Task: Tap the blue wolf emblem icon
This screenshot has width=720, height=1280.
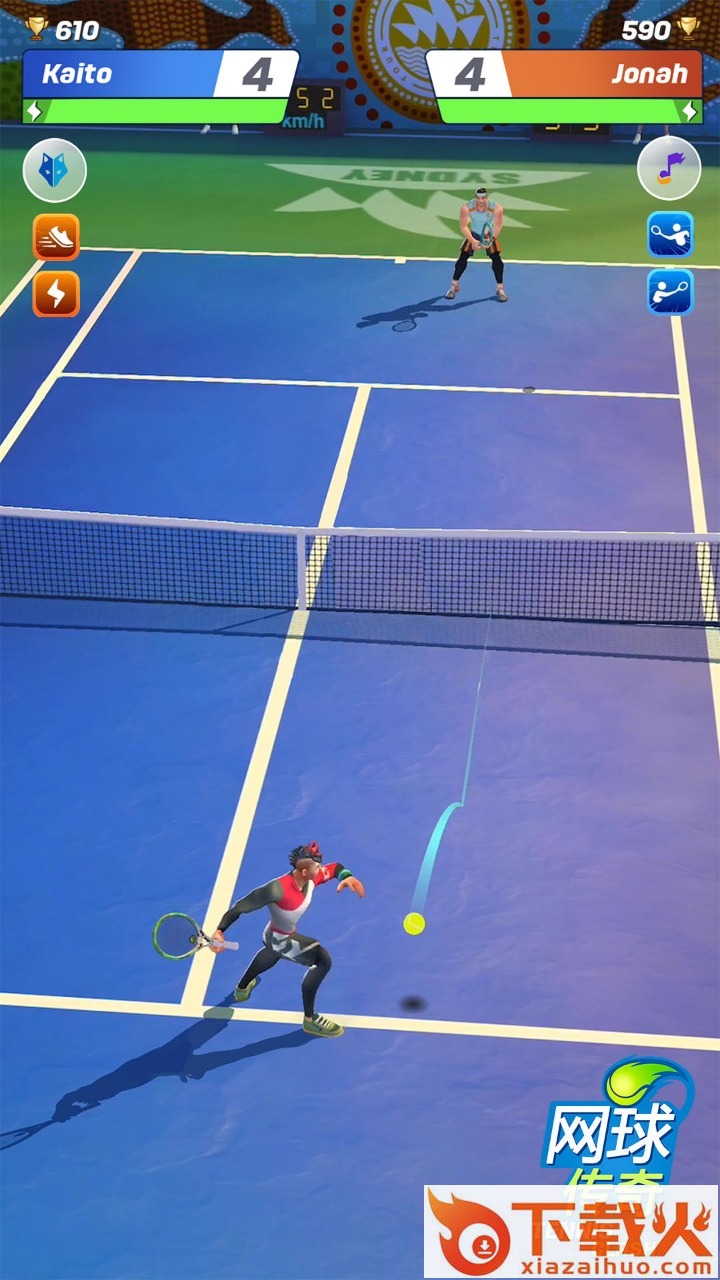Action: tap(55, 171)
